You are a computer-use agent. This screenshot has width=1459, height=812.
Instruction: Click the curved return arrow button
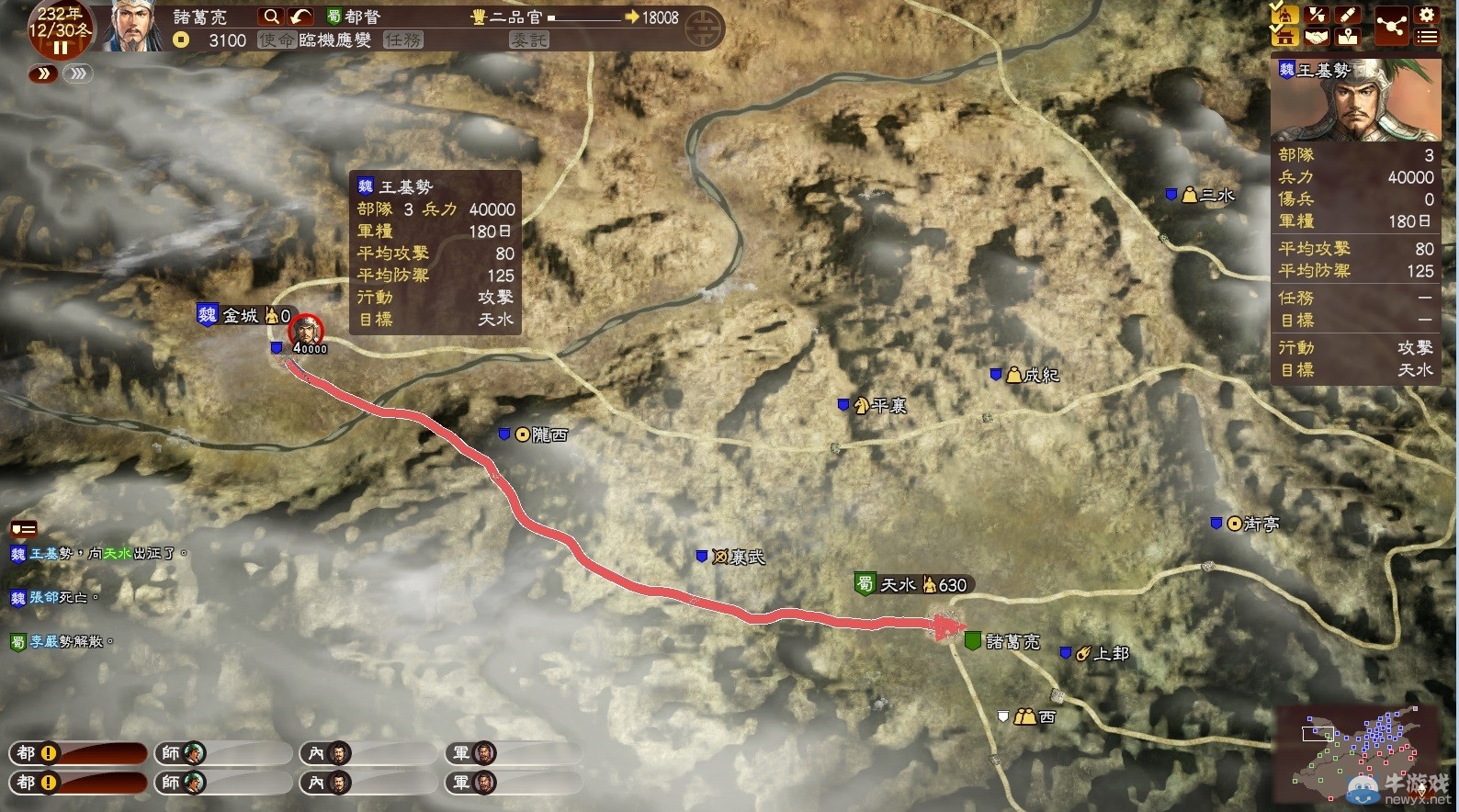(x=300, y=17)
